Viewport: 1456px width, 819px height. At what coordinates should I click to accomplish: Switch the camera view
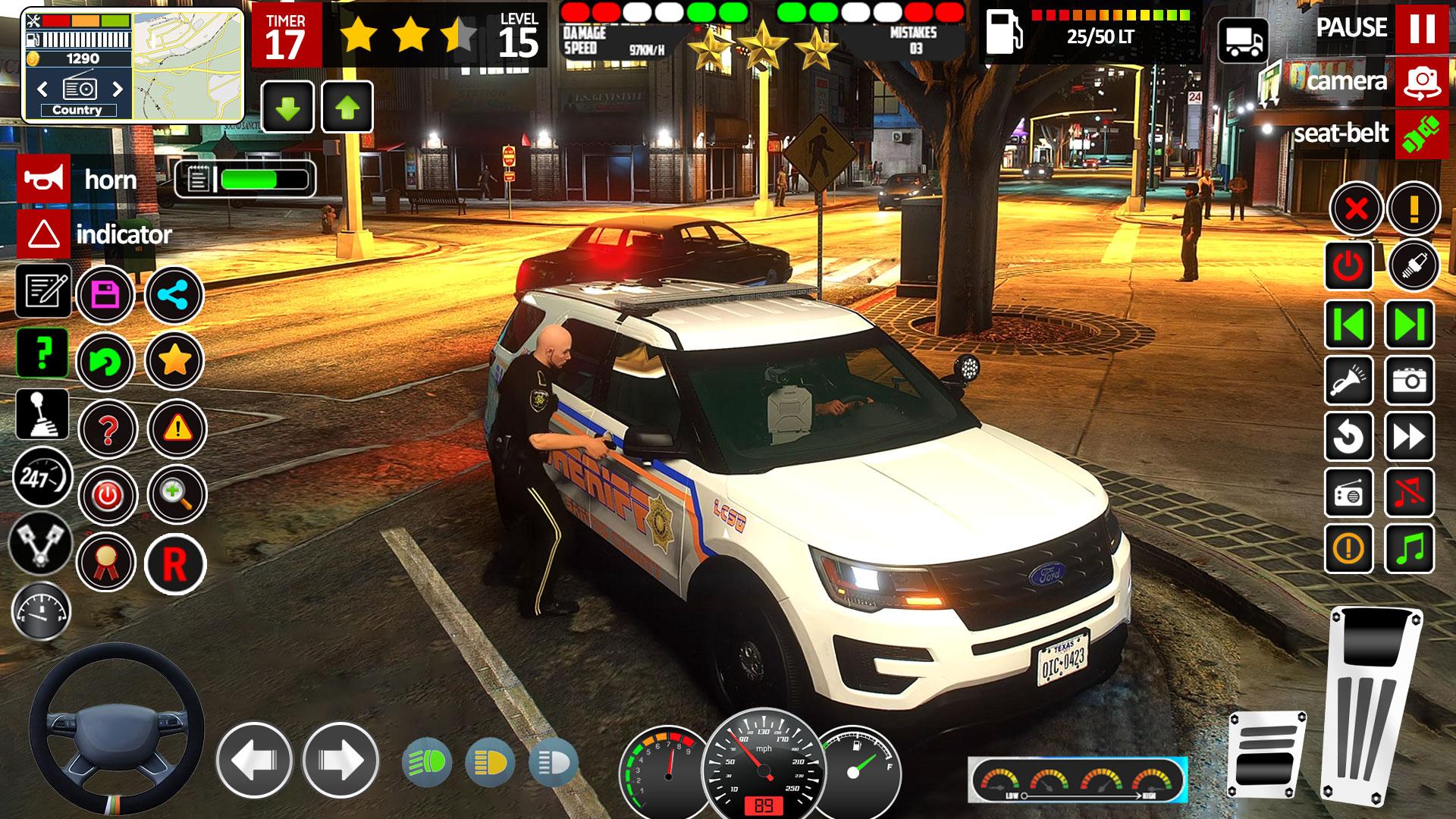1422,82
